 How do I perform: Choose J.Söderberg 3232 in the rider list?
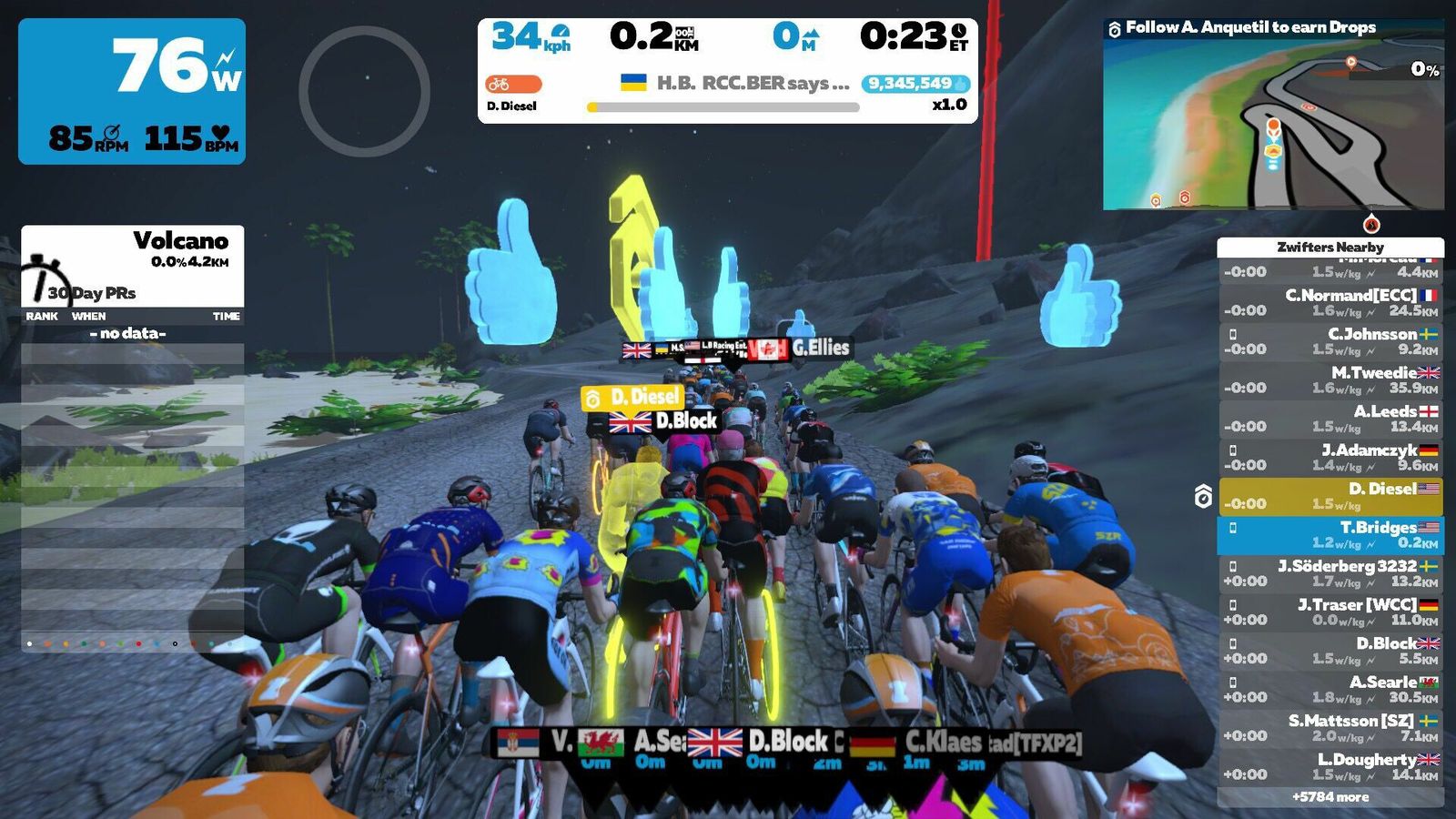click(x=1330, y=573)
